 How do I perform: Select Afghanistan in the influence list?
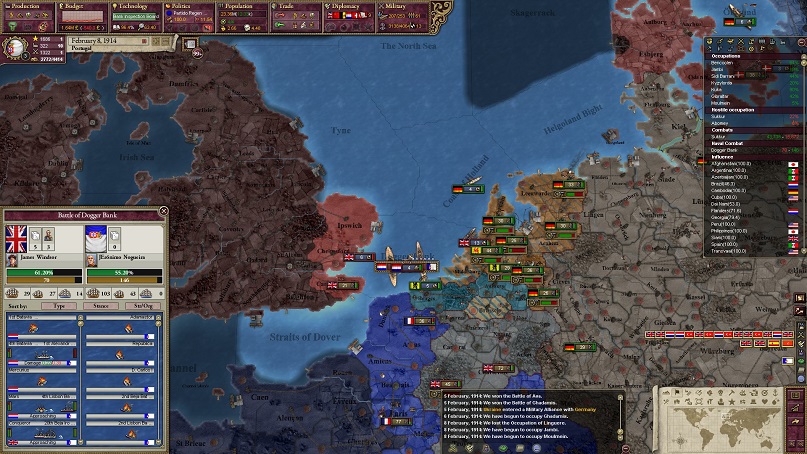tap(731, 163)
